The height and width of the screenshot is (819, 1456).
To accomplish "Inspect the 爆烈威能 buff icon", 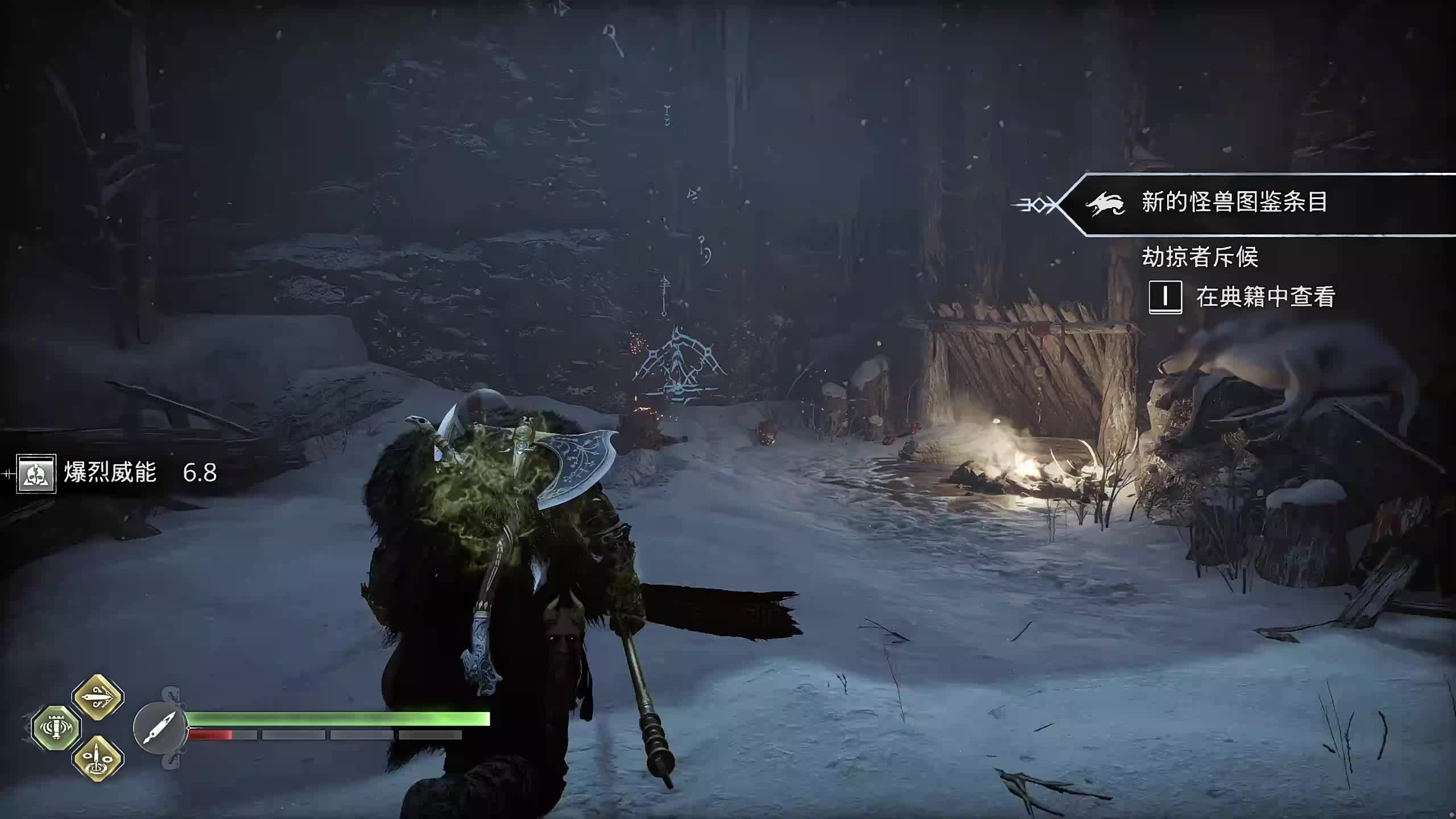I will click(36, 473).
